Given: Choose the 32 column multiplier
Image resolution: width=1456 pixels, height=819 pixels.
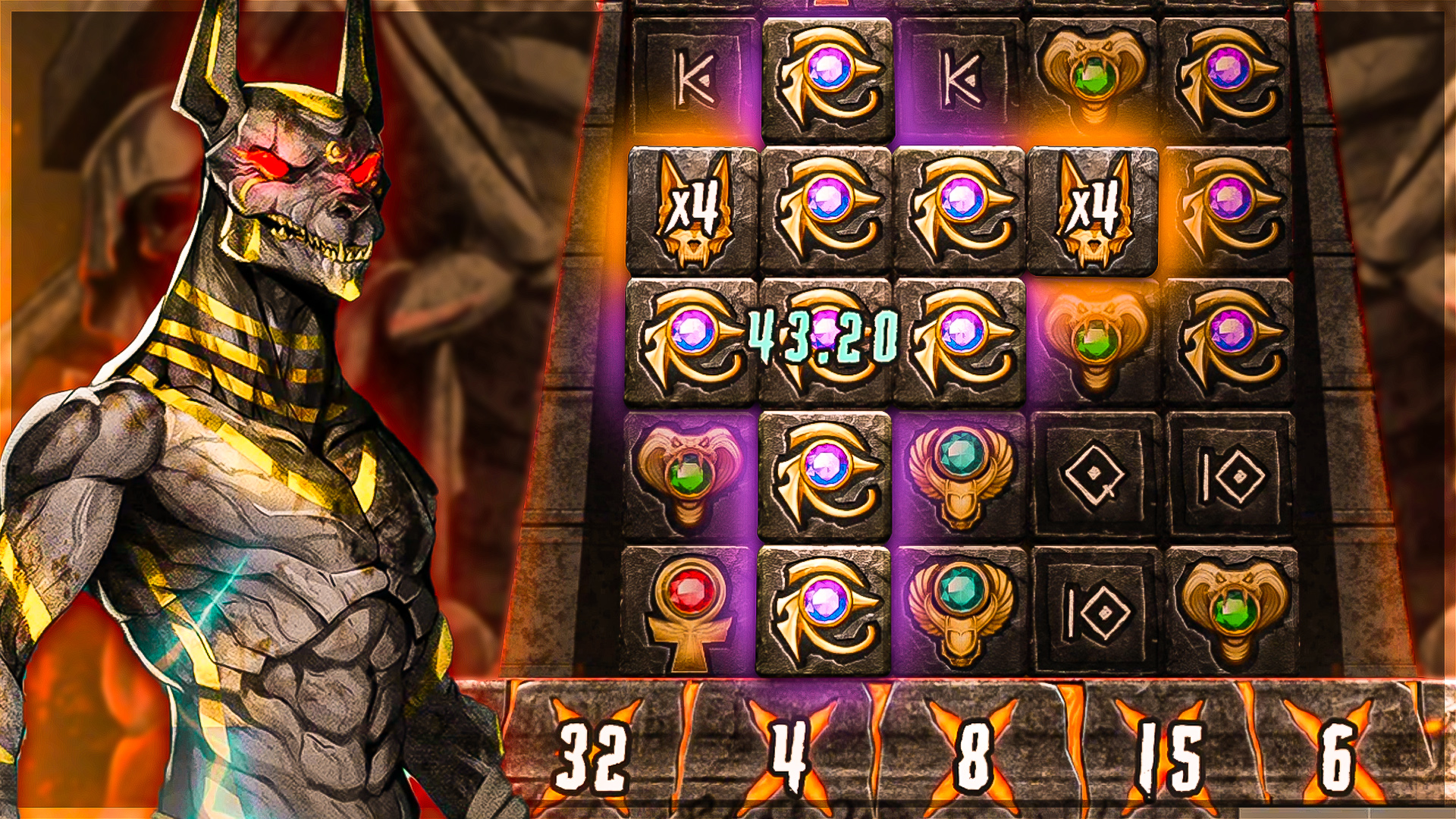Looking at the screenshot, I should [594, 755].
